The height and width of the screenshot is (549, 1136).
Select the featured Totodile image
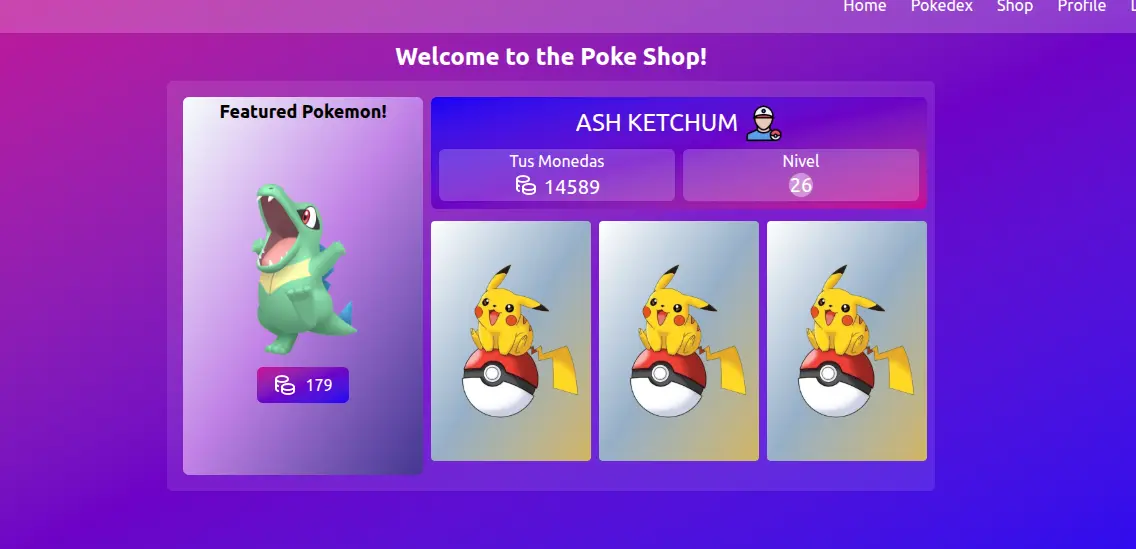pos(301,267)
